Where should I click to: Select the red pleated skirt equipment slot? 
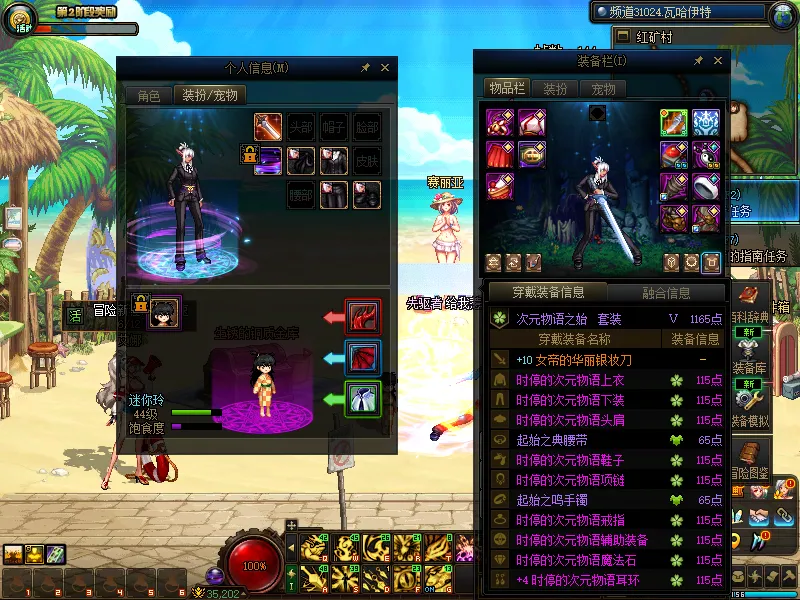(x=499, y=155)
